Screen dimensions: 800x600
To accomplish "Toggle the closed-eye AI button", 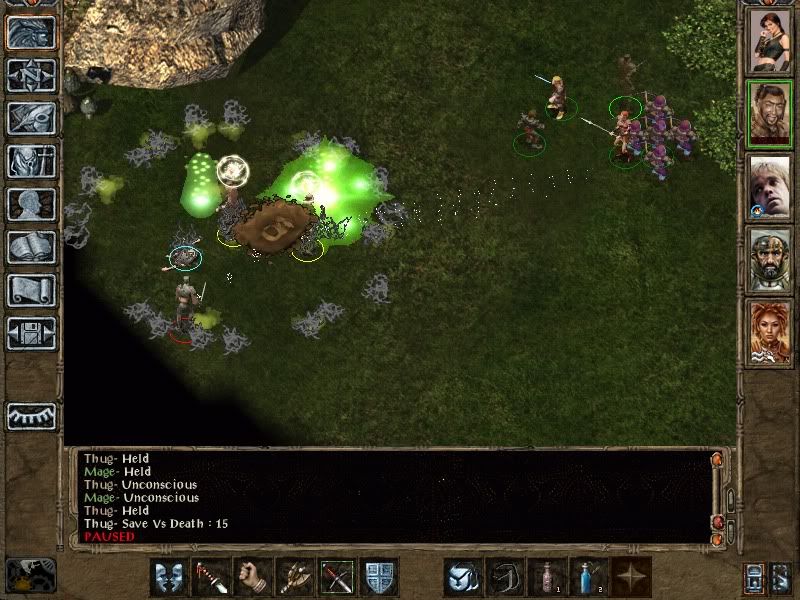I will coord(31,416).
